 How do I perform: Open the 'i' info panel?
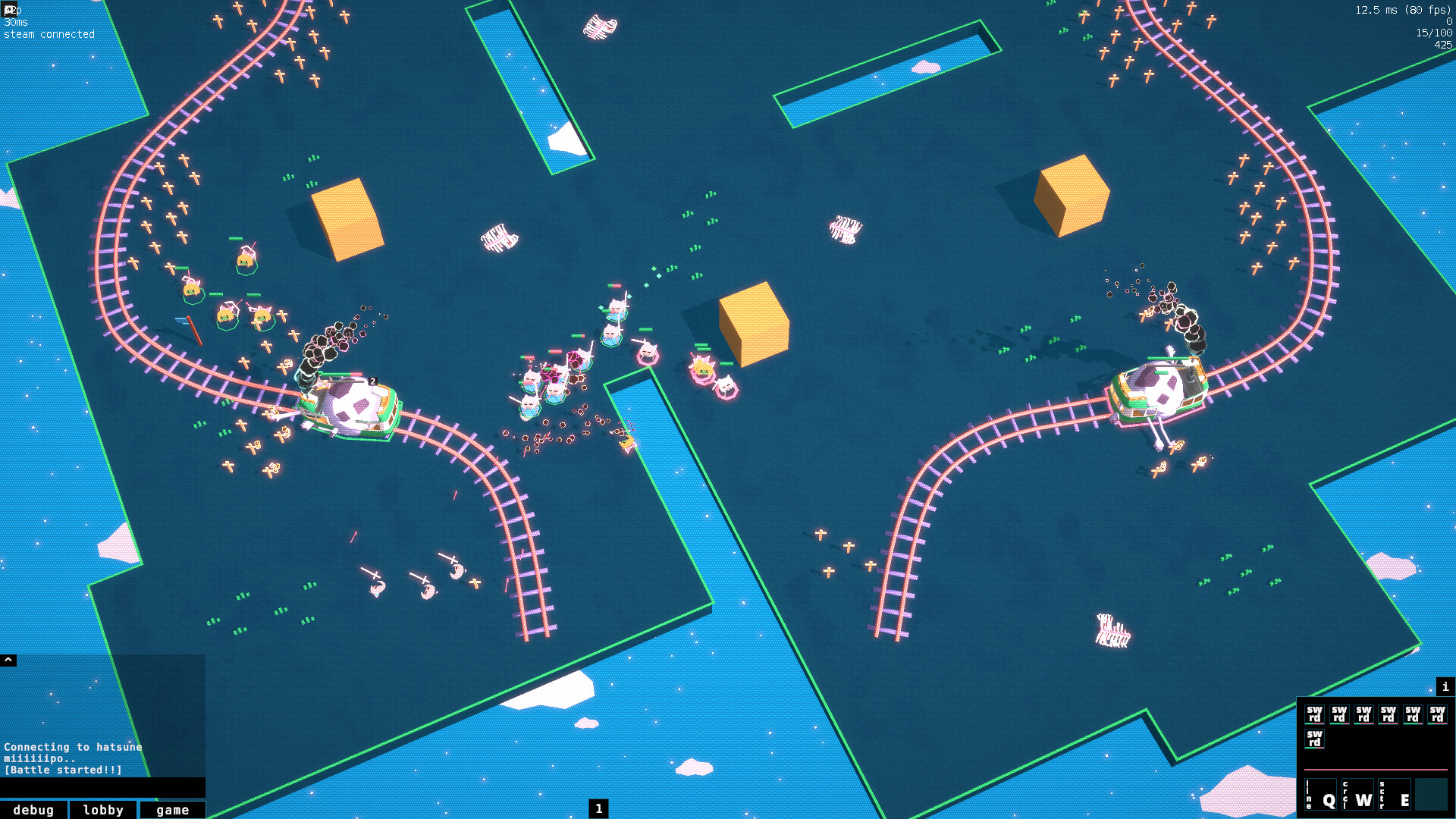(1445, 686)
